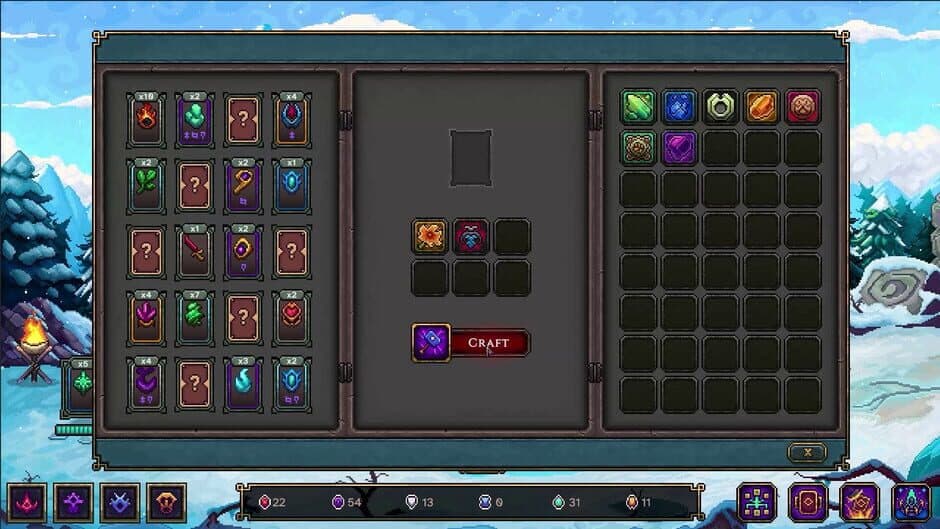Choose the red heart gem card
The width and height of the screenshot is (940, 529).
tap(291, 318)
